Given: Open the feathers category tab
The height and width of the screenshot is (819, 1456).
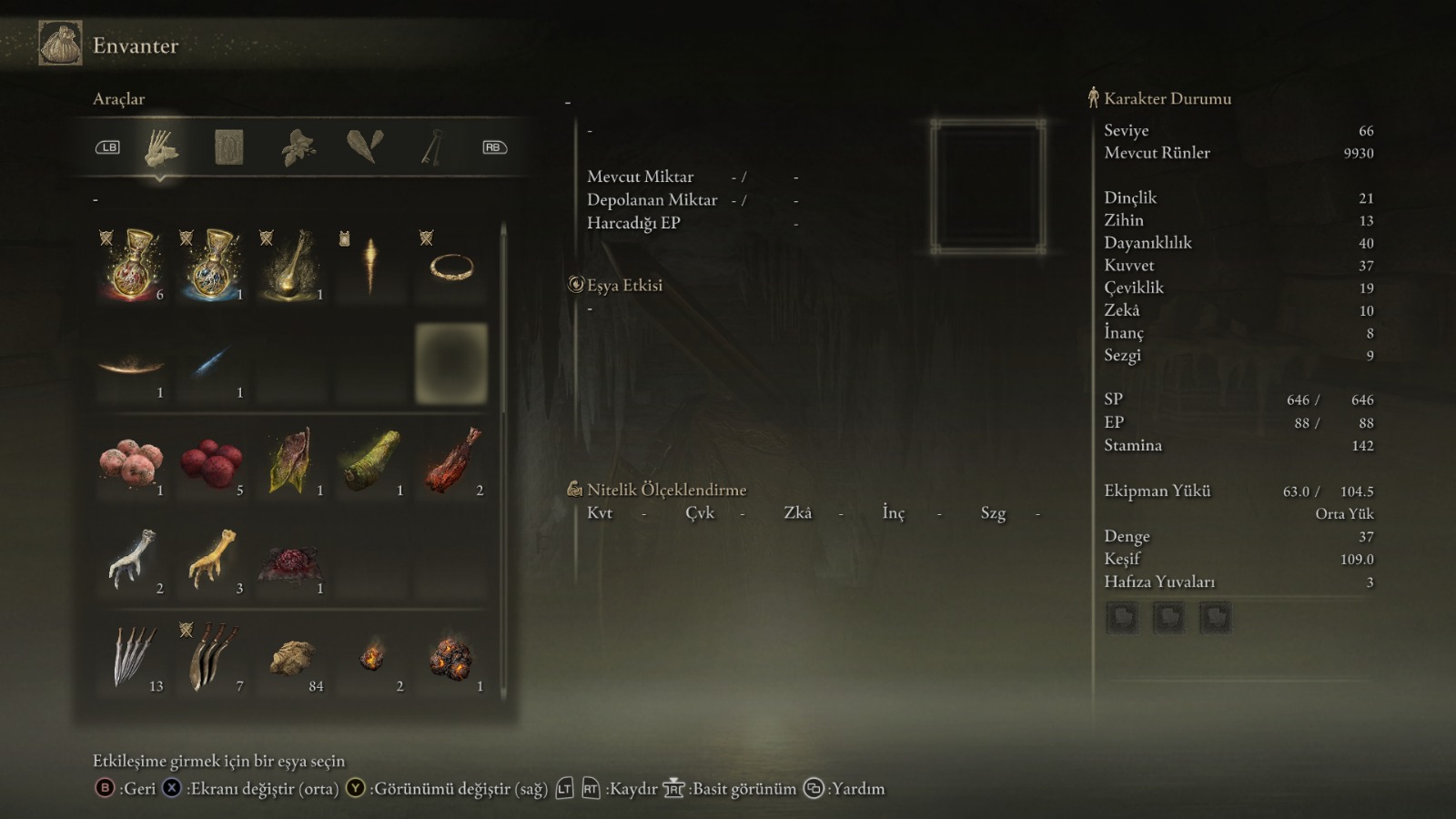Looking at the screenshot, I should pos(365,147).
